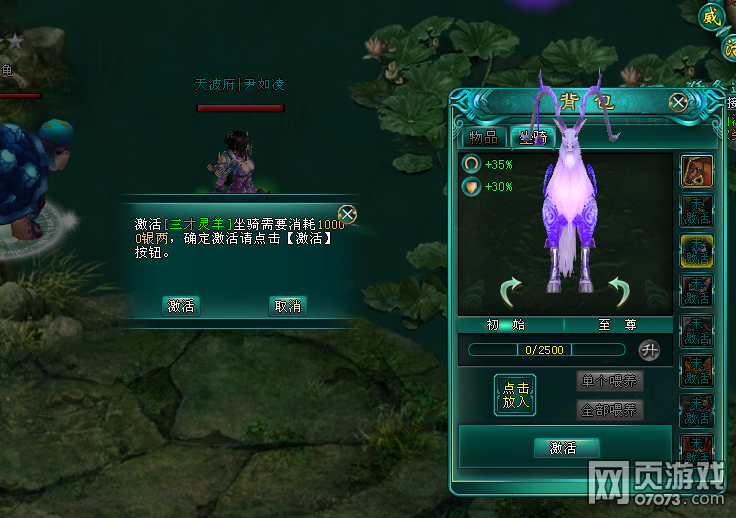Select the 坐骑 mount tab
The image size is (736, 518).
pyautogui.click(x=532, y=137)
